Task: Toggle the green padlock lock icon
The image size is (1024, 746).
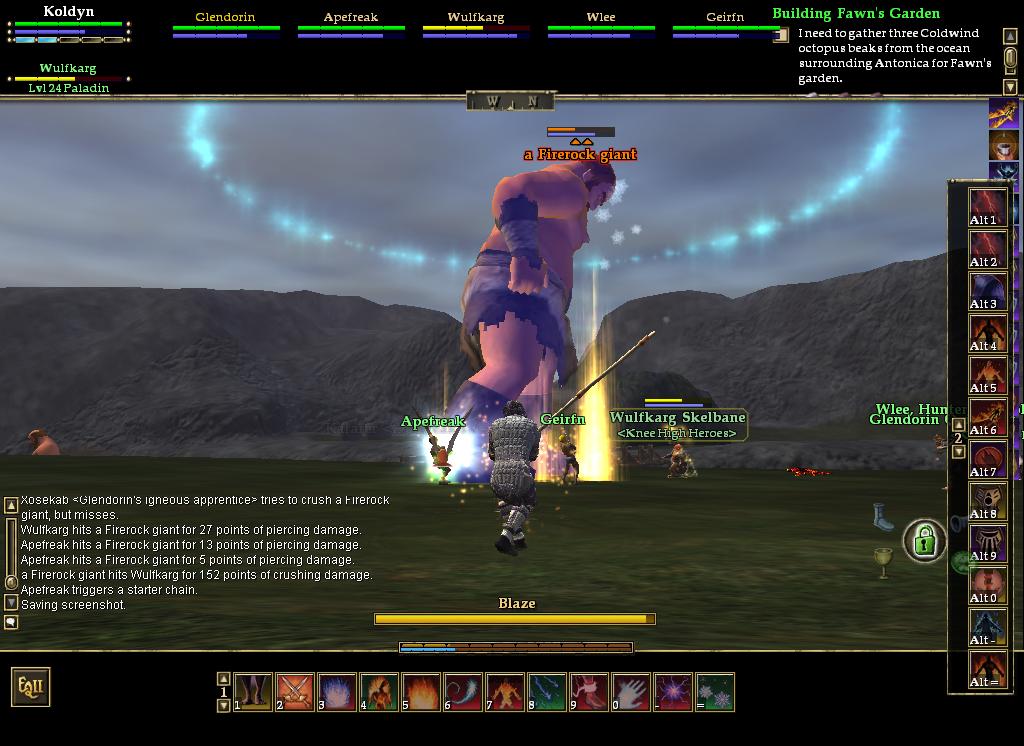Action: click(x=925, y=542)
